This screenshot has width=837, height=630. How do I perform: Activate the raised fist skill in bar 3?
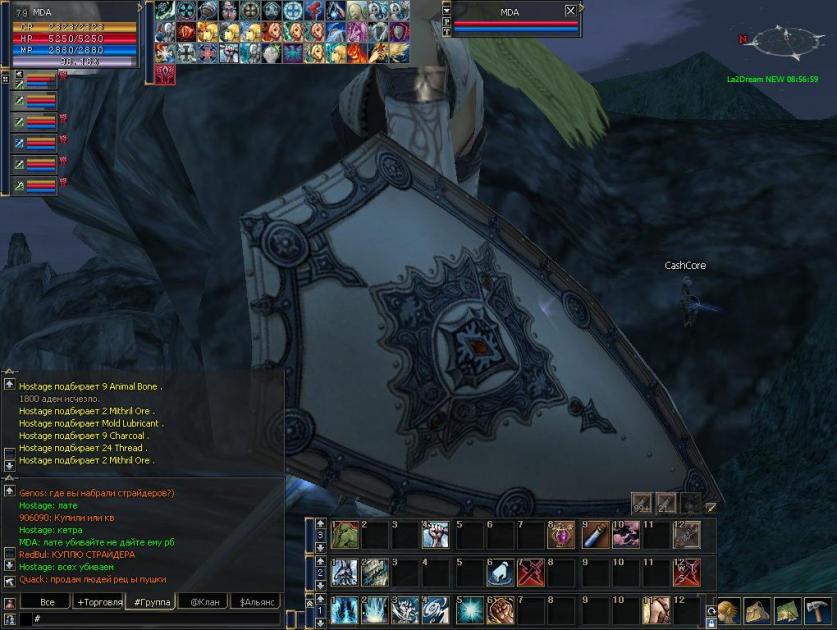(435, 536)
